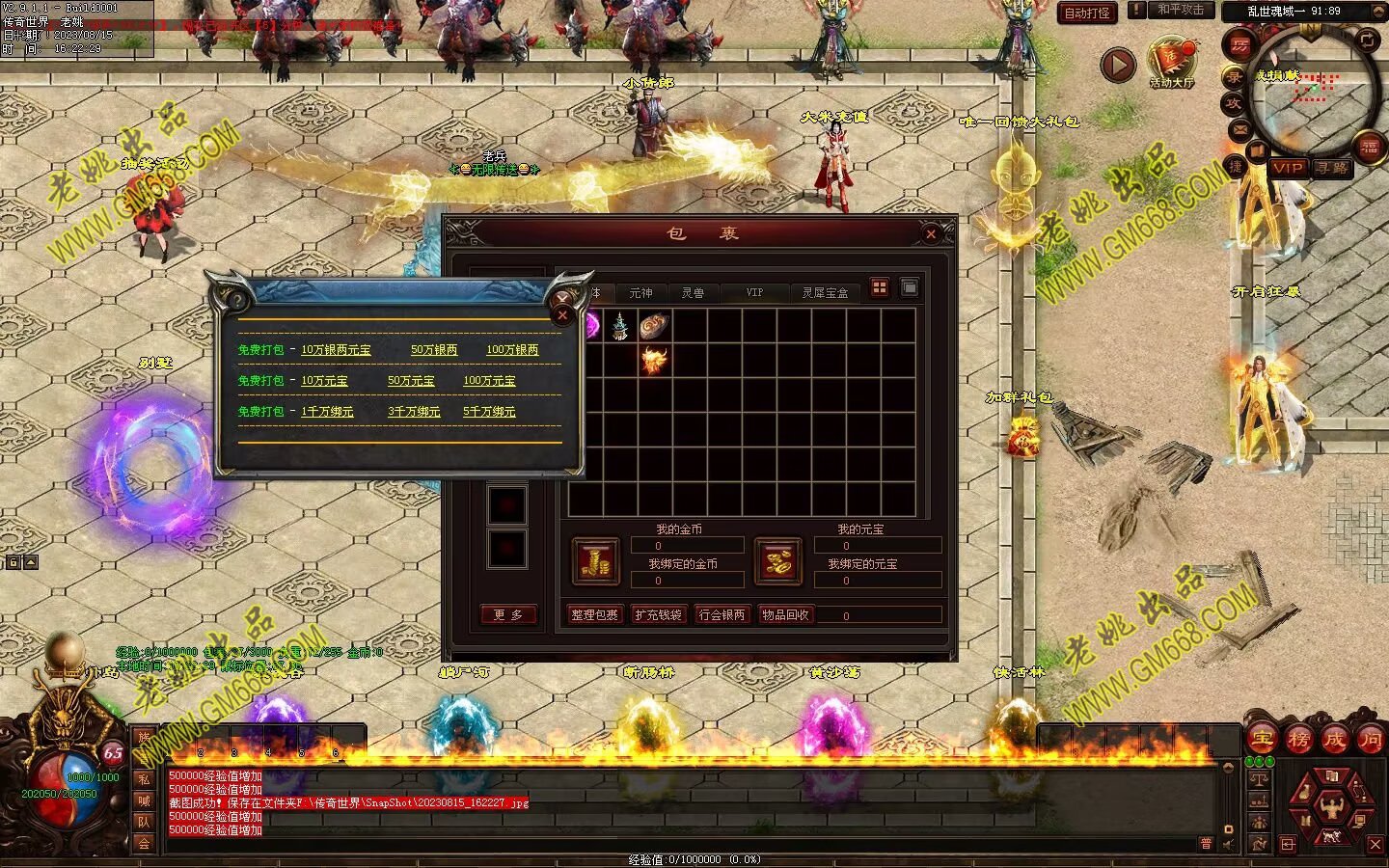The image size is (1389, 868).
Task: Open the 活动大厅 activity hall
Action: (x=1171, y=64)
